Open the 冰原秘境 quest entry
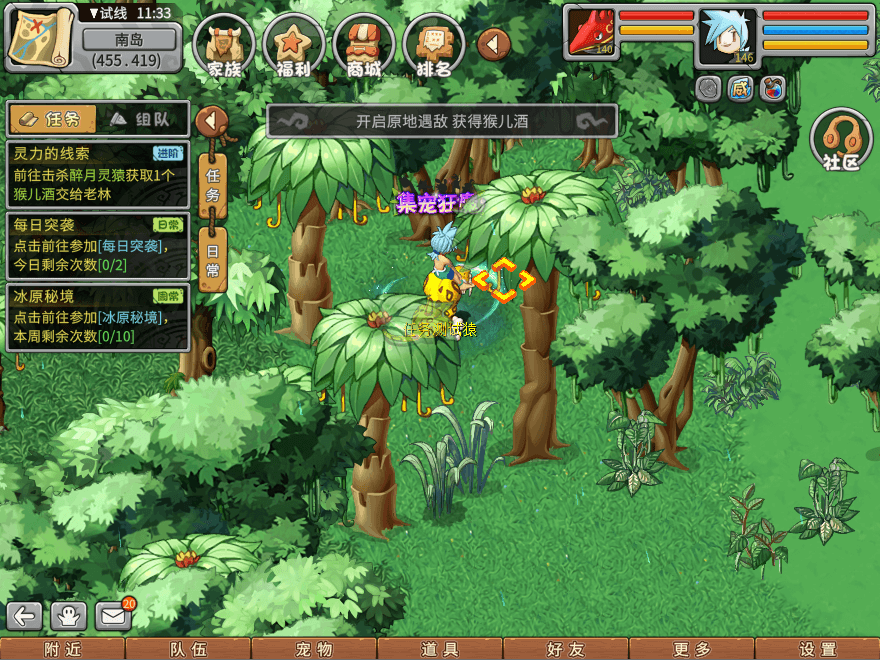Image resolution: width=880 pixels, height=660 pixels. (97, 316)
